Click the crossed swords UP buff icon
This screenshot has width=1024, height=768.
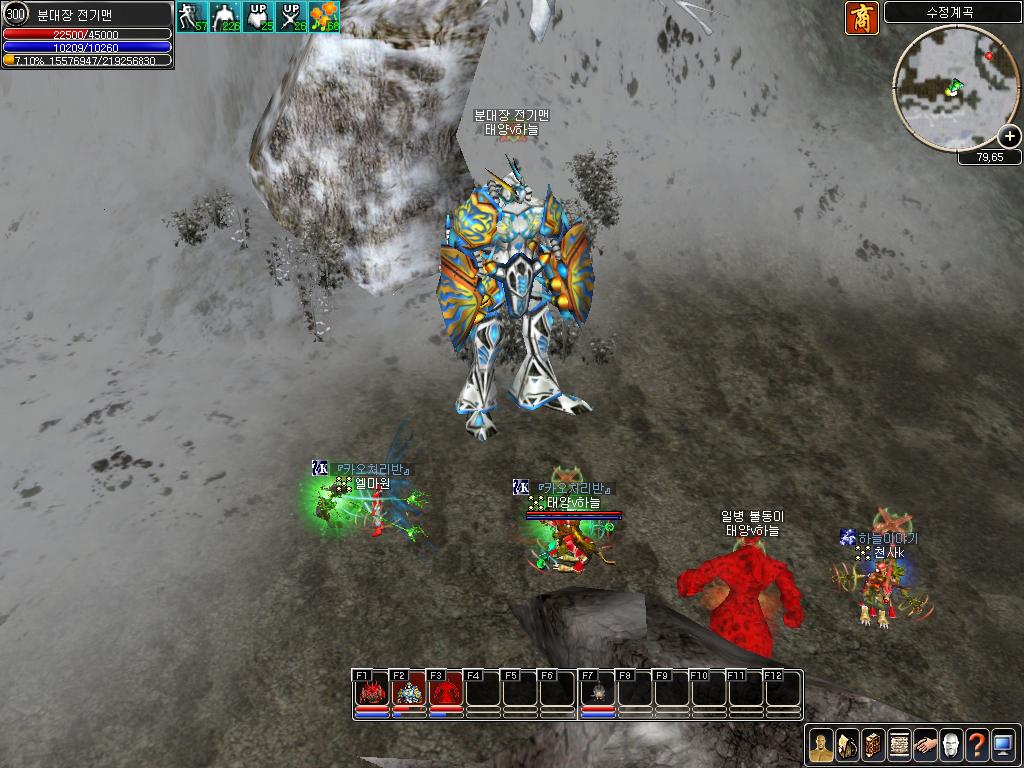click(291, 17)
